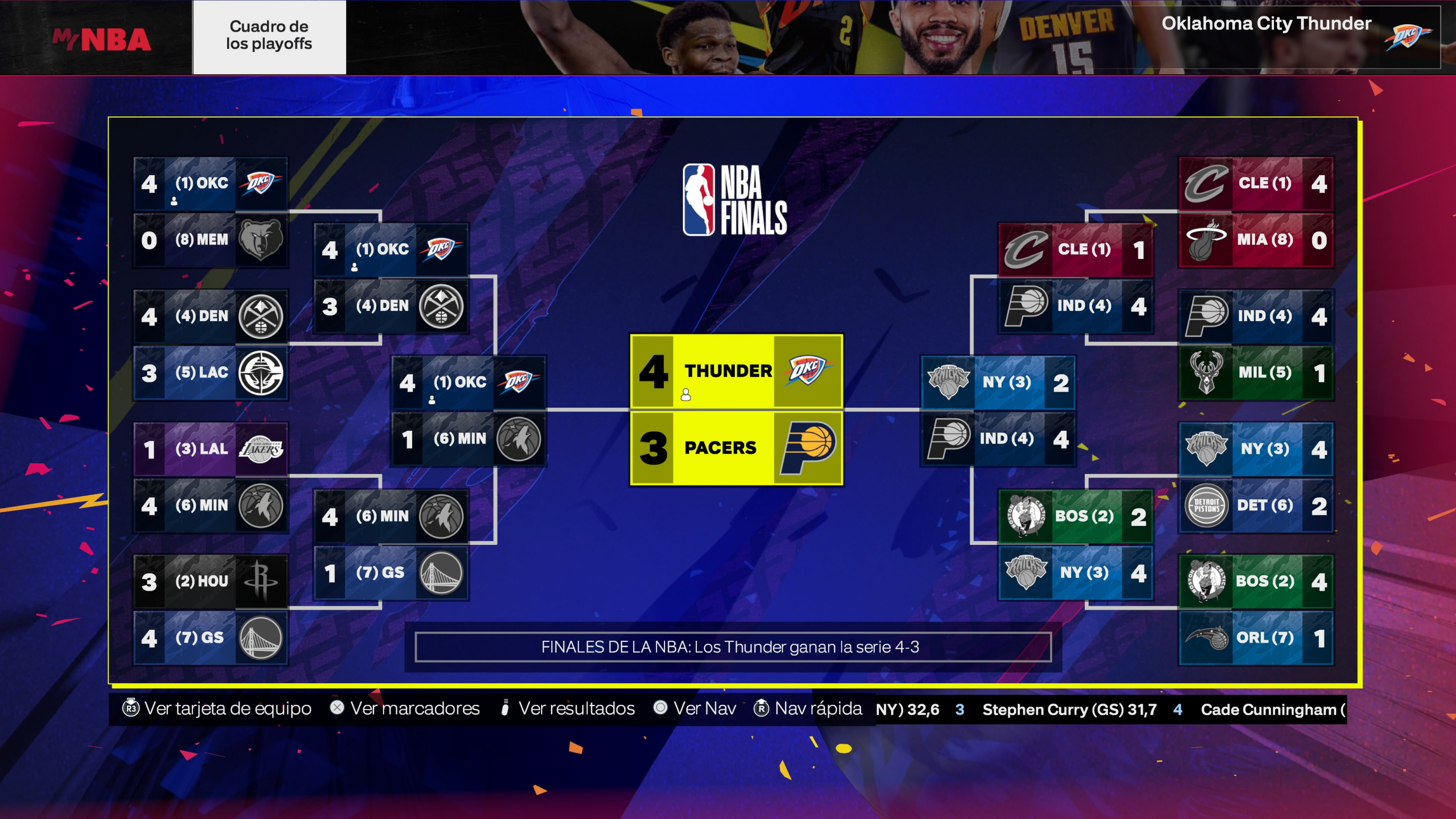The height and width of the screenshot is (819, 1456).
Task: Click Ver Nav in the command bar
Action: click(703, 708)
